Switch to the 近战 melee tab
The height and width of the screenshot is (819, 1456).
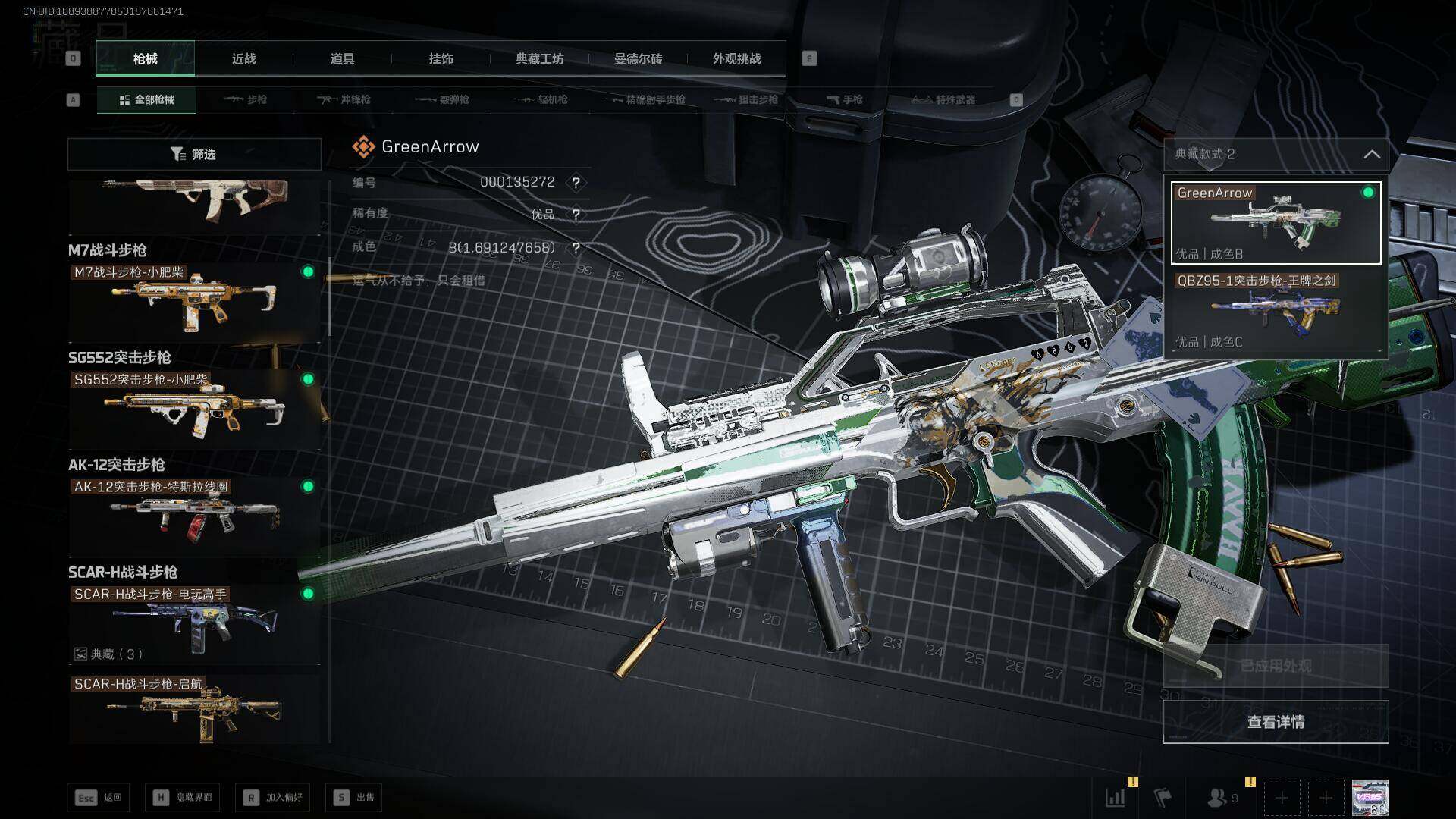[243, 58]
